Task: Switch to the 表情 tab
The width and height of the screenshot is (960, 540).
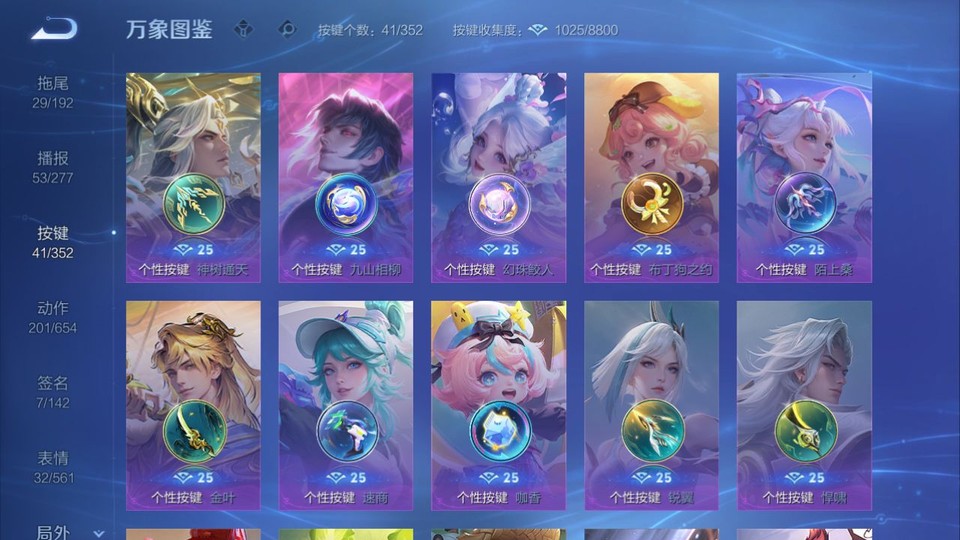Action: tap(53, 467)
